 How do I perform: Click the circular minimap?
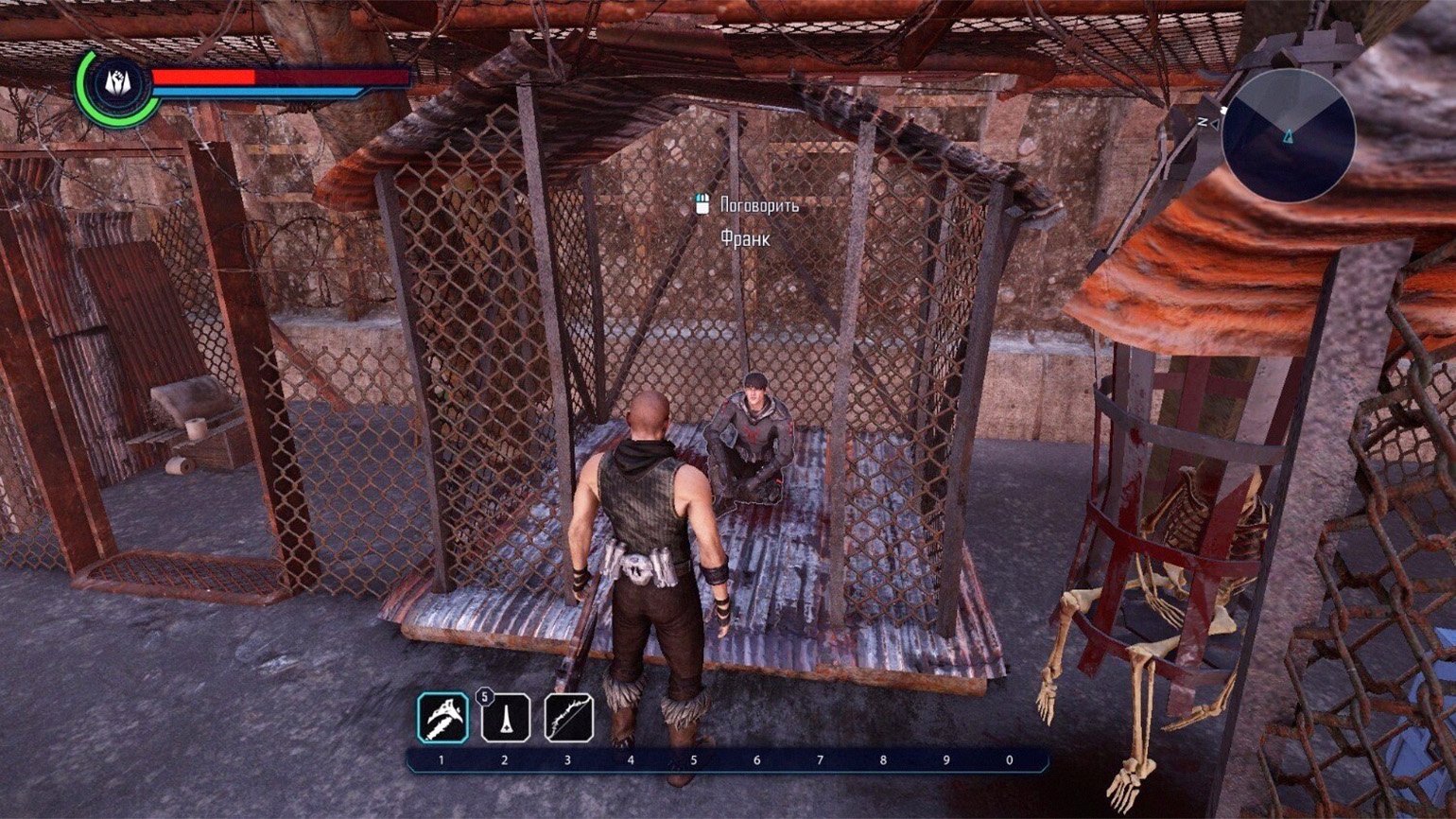(x=1289, y=136)
